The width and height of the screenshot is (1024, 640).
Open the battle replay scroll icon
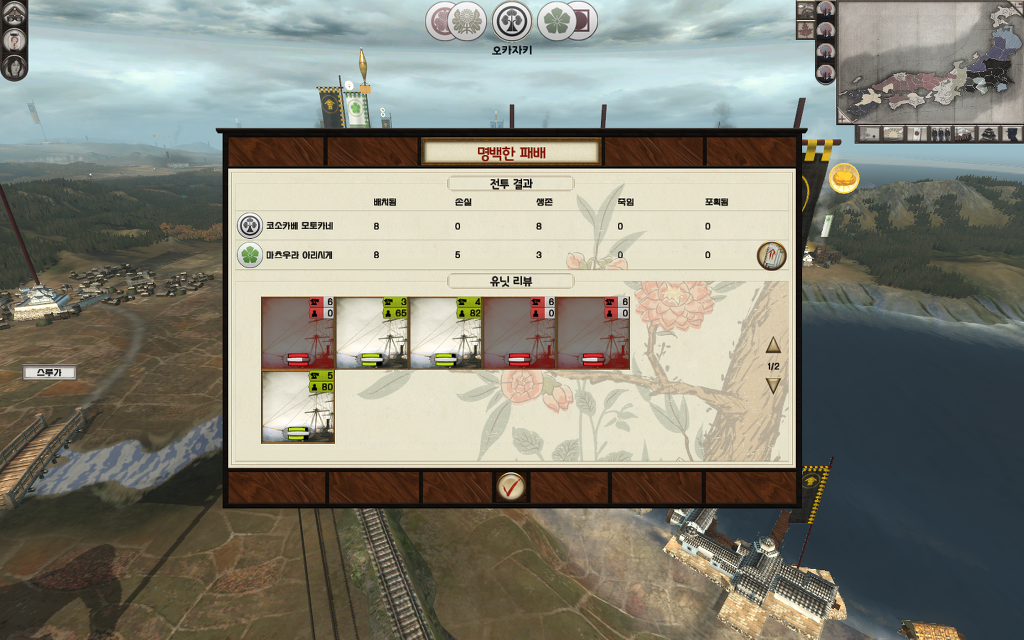point(771,255)
